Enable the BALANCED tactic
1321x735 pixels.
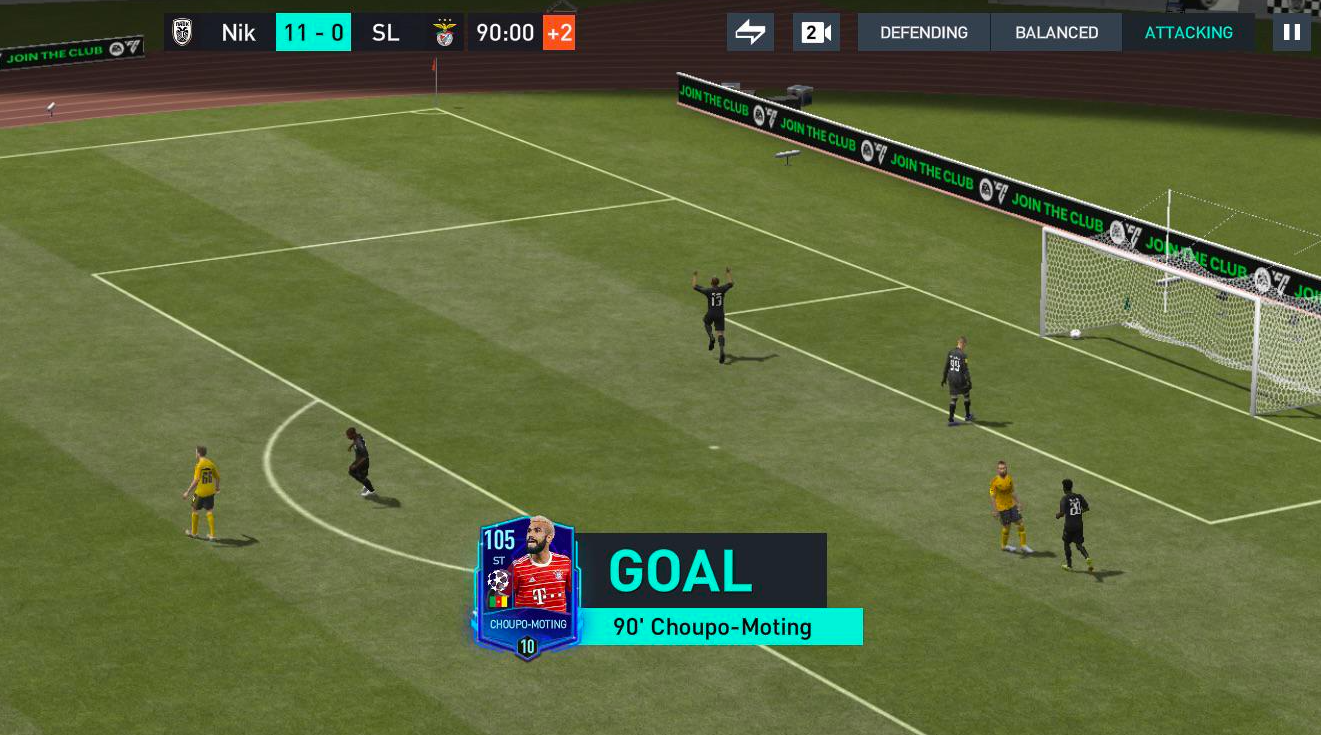tap(1056, 32)
